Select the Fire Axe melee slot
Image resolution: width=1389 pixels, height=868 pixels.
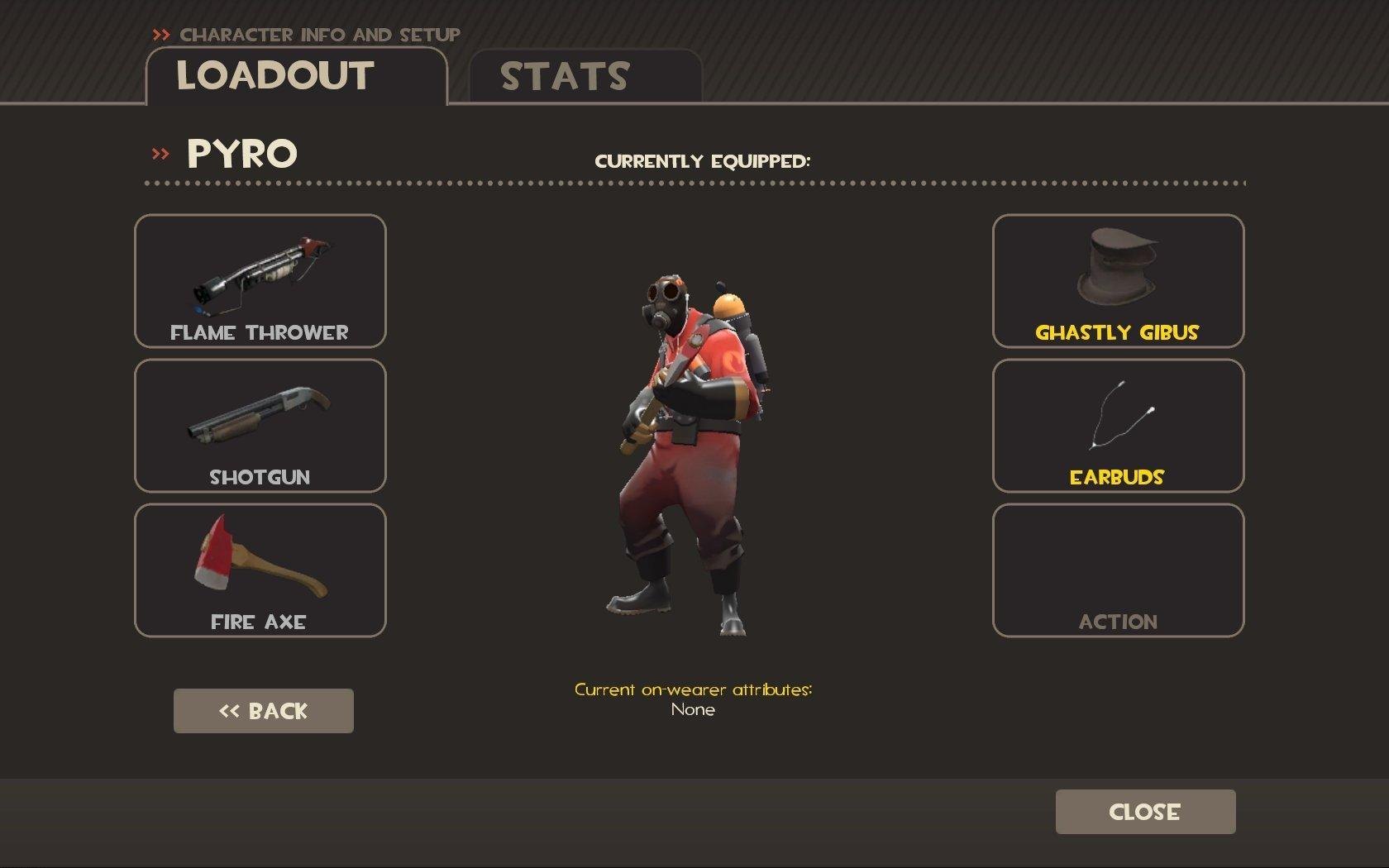point(260,570)
